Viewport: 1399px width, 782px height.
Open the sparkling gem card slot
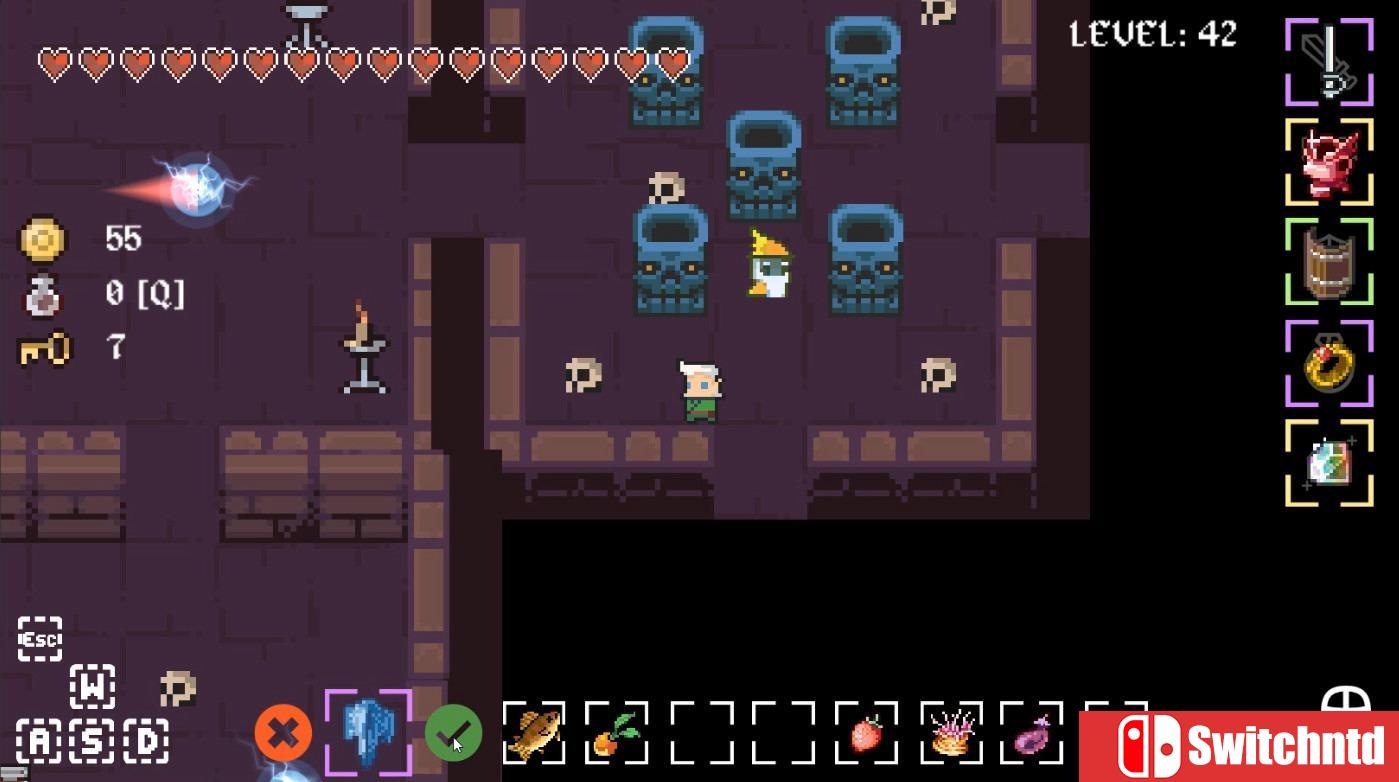[1330, 462]
